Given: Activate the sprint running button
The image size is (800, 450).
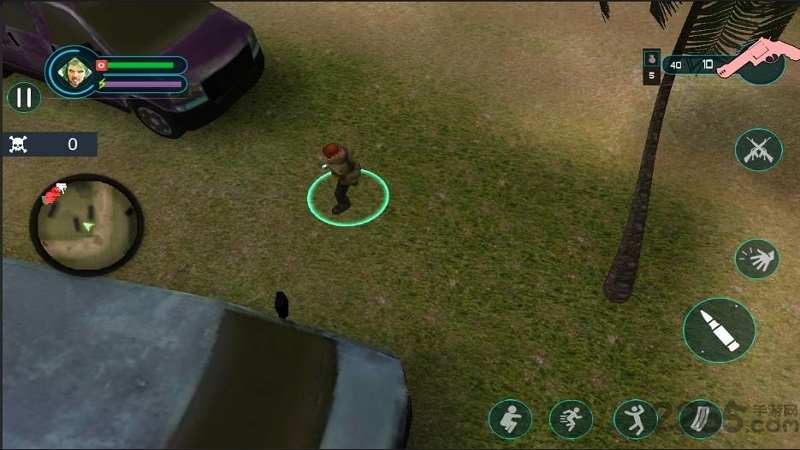Looking at the screenshot, I should coord(571,419).
